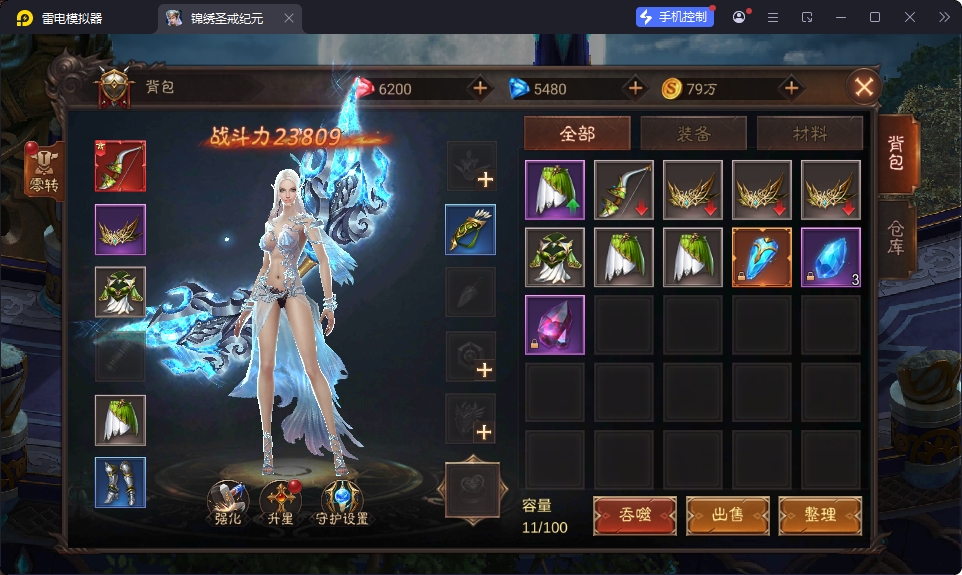This screenshot has height=575, width=962.
Task: Sort the bag with 整理
Action: [x=819, y=515]
